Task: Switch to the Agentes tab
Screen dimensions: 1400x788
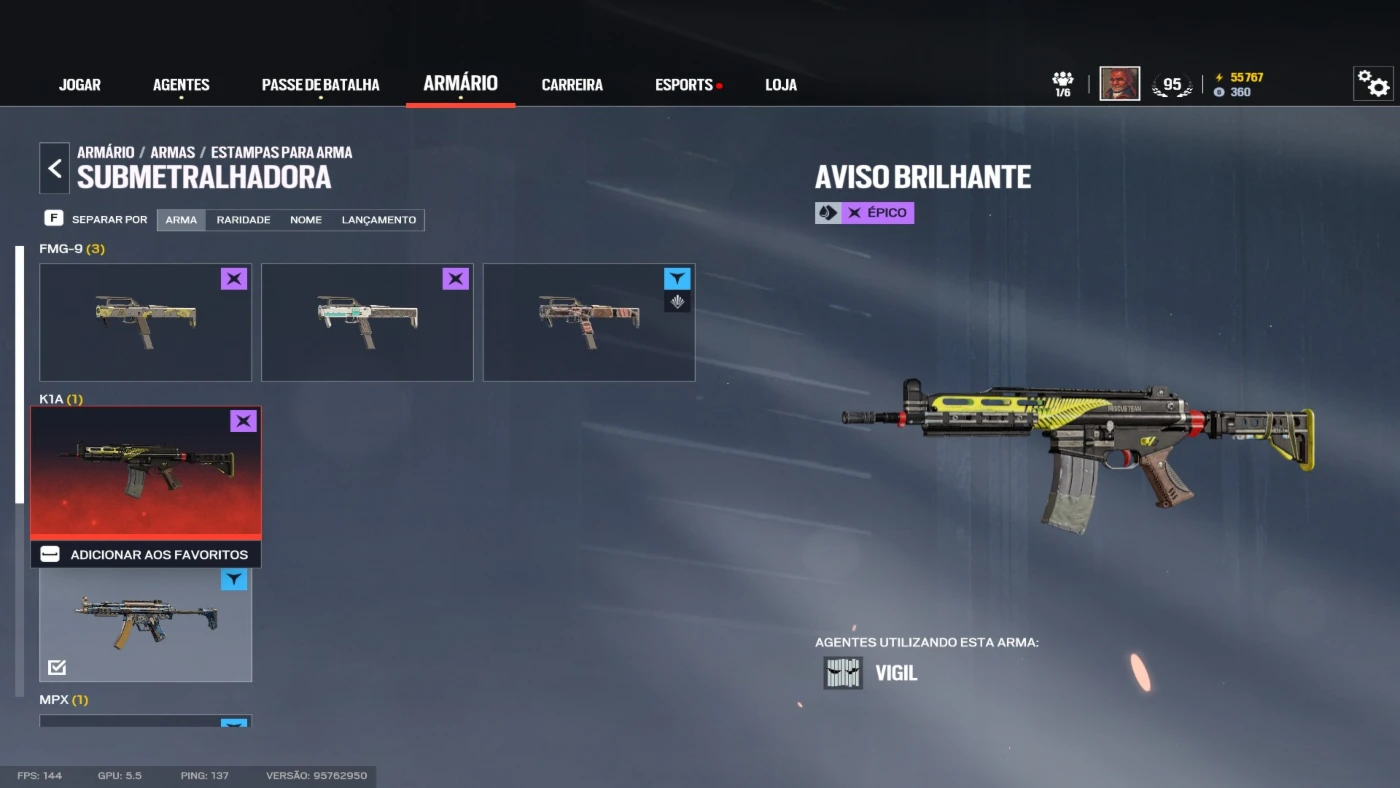Action: (181, 85)
